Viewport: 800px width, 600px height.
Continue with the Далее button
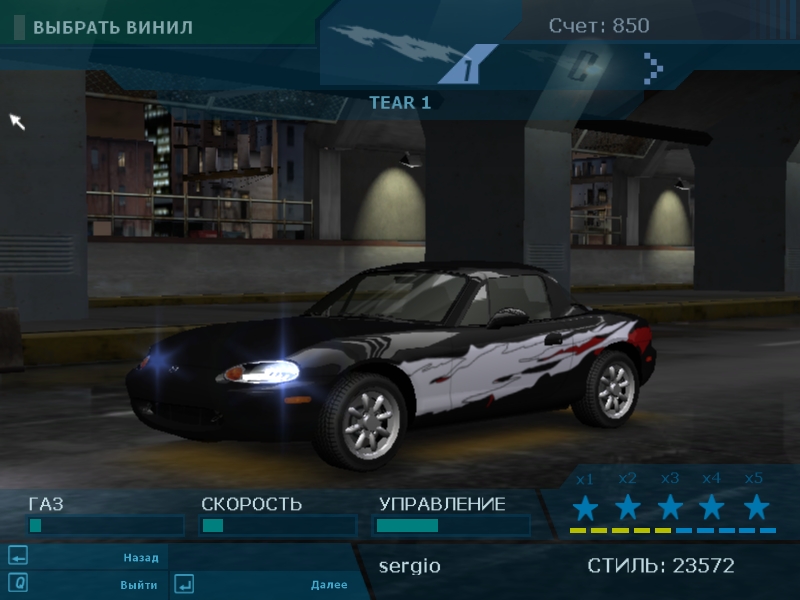click(x=328, y=584)
